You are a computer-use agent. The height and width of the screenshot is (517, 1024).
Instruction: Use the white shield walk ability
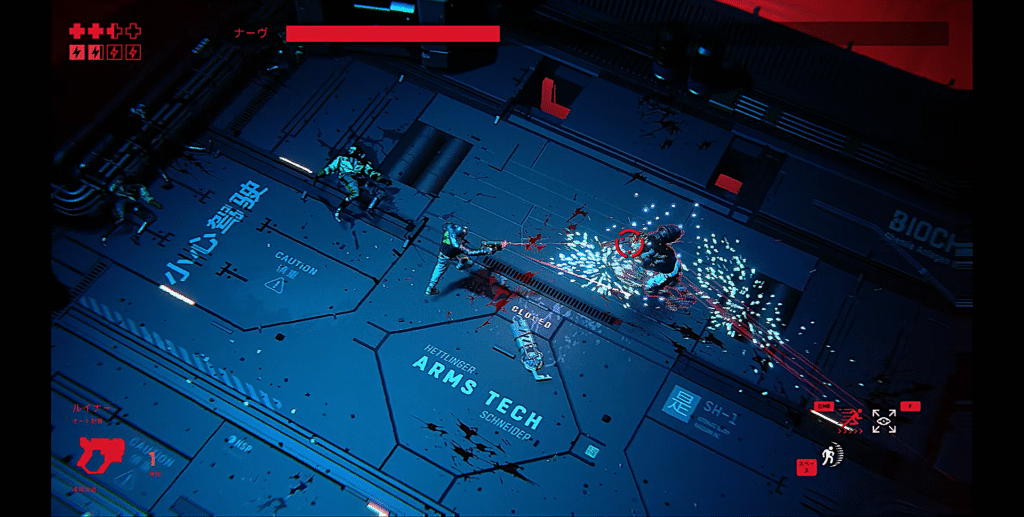pyautogui.click(x=832, y=456)
